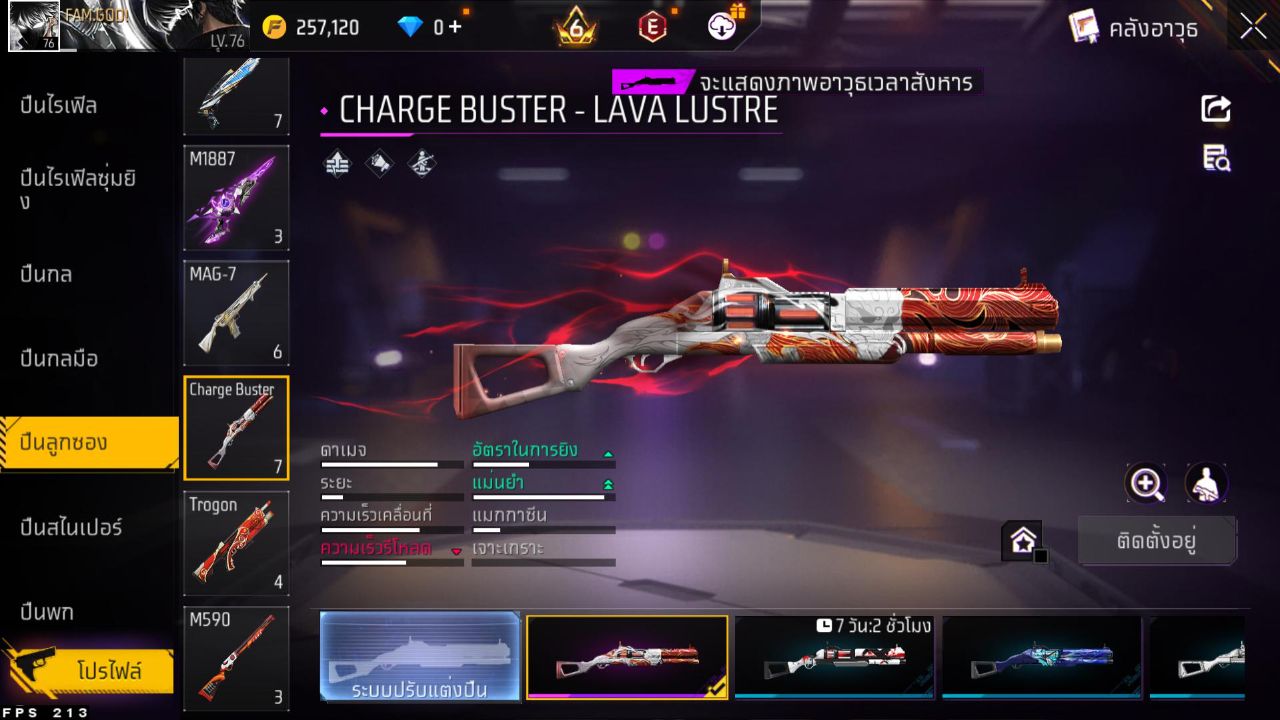Click the ติดตั้งอยู่ button
Image resolution: width=1280 pixels, height=720 pixels.
tap(1157, 540)
